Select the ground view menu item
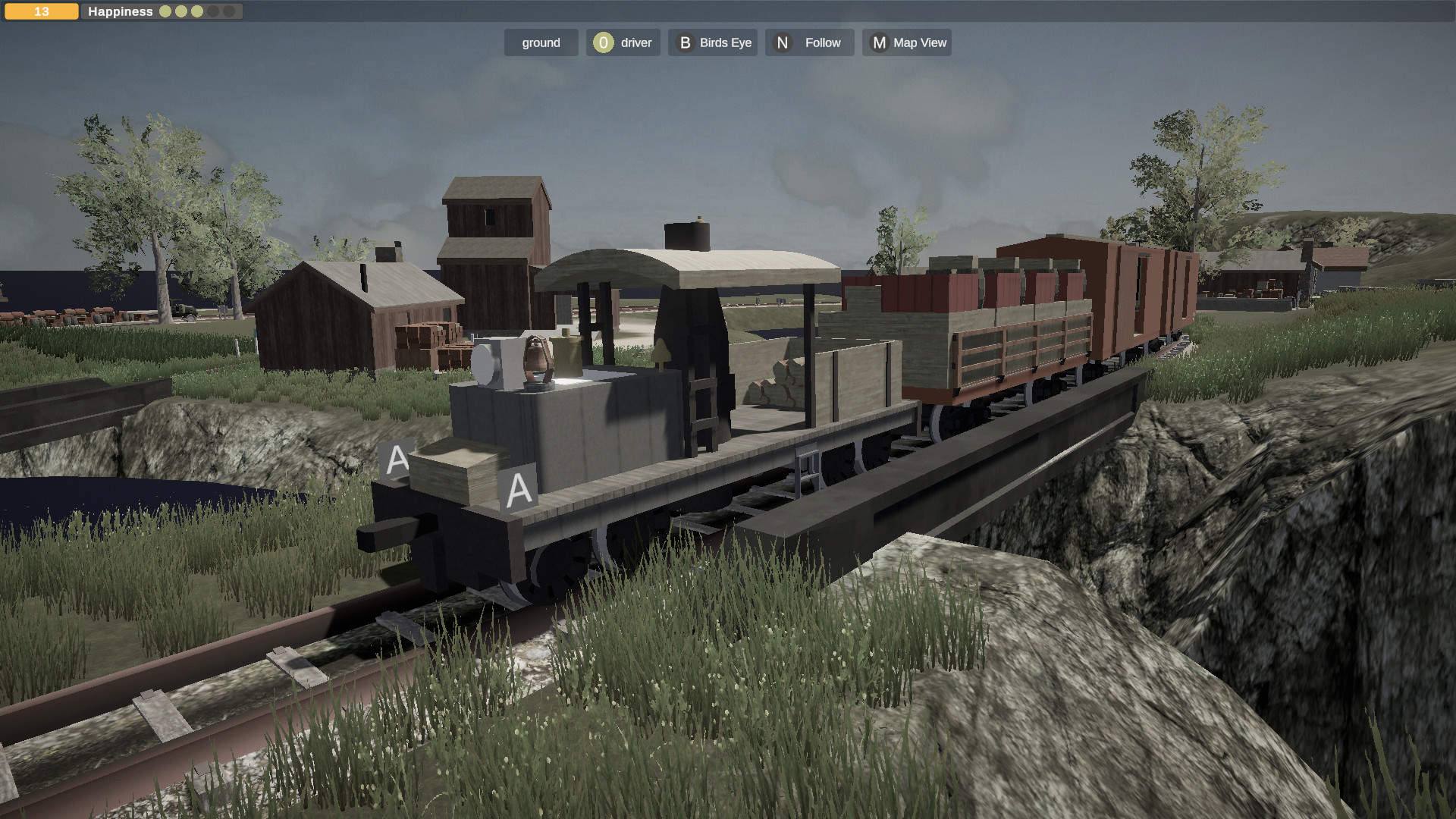 tap(541, 42)
